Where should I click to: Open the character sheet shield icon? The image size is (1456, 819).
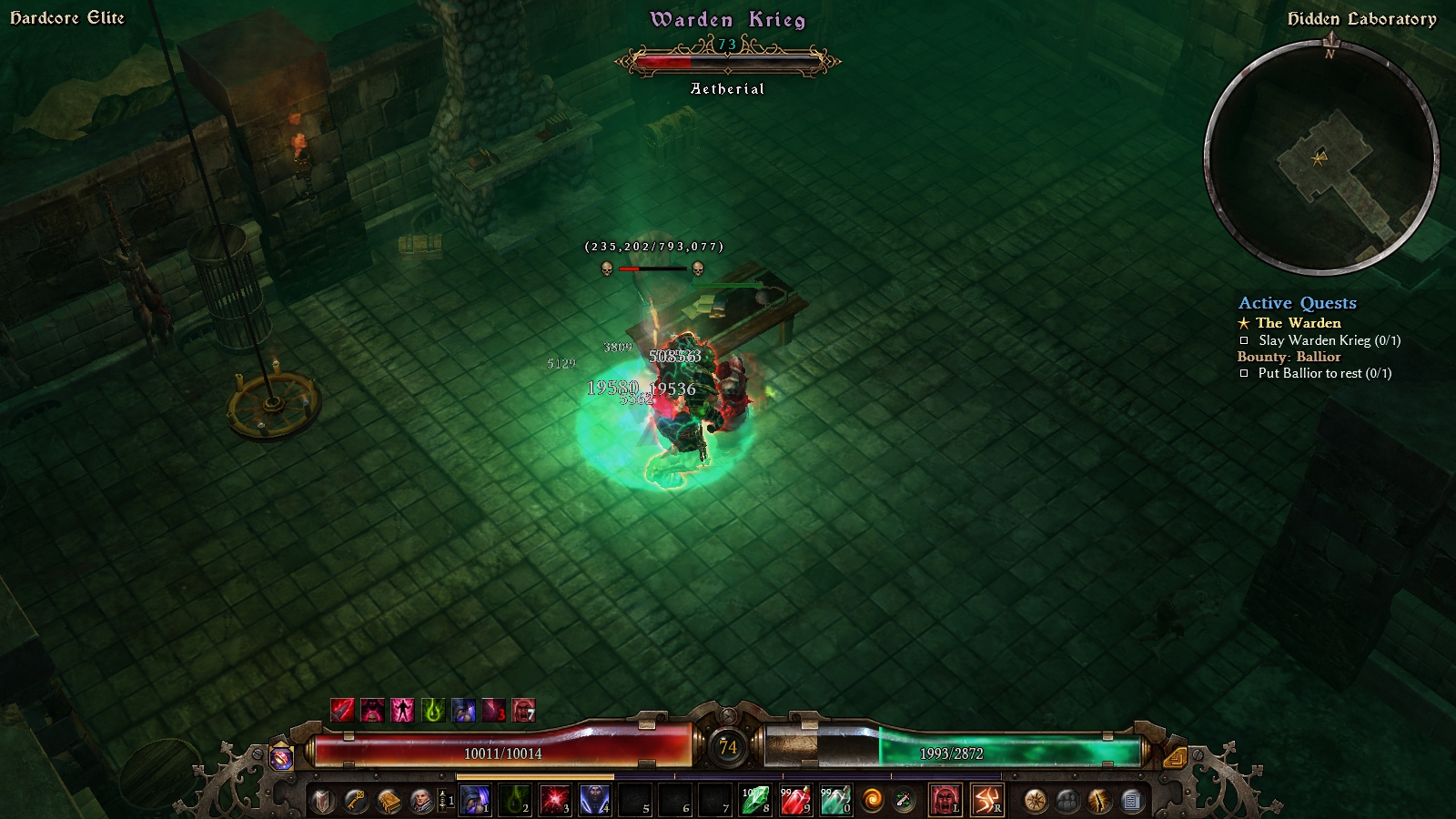(x=323, y=801)
